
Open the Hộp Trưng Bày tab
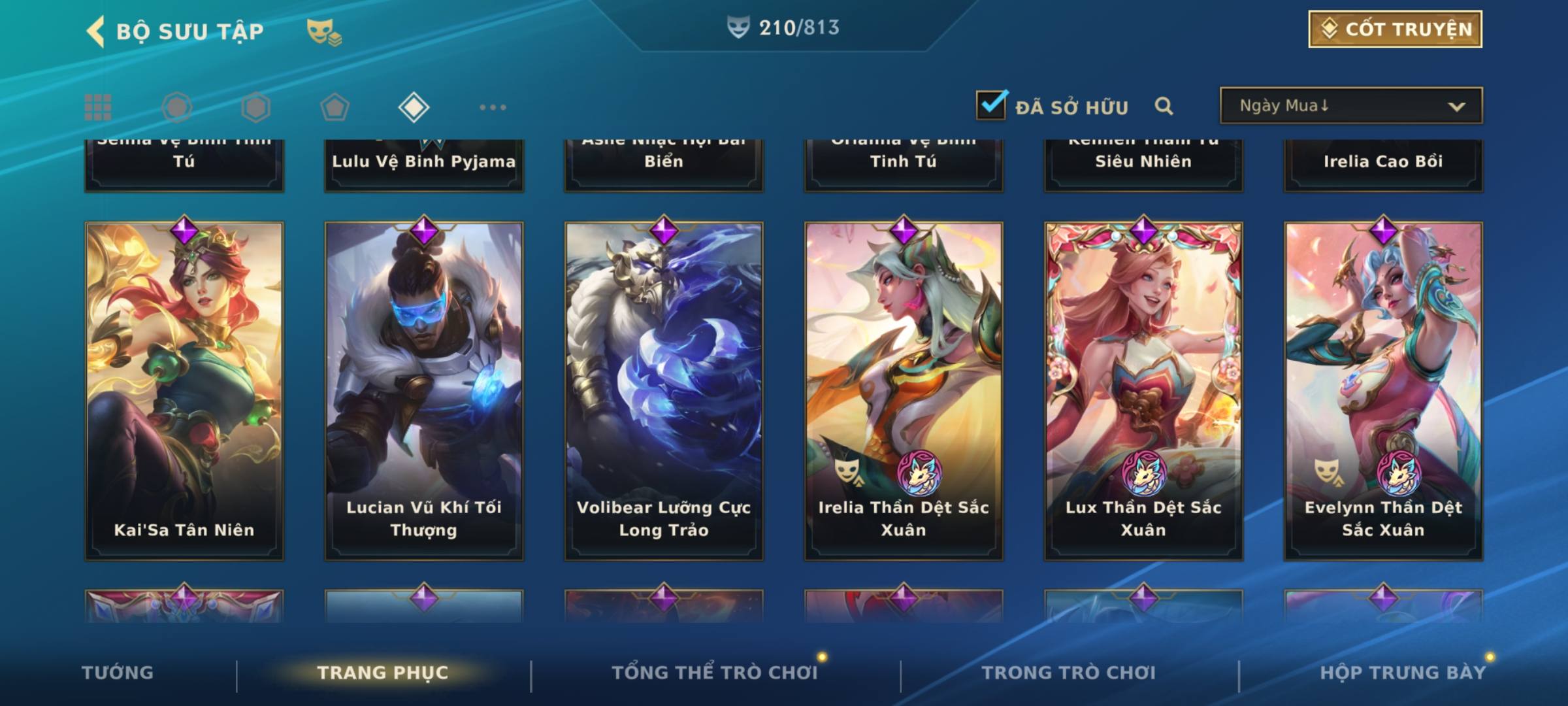[1403, 673]
